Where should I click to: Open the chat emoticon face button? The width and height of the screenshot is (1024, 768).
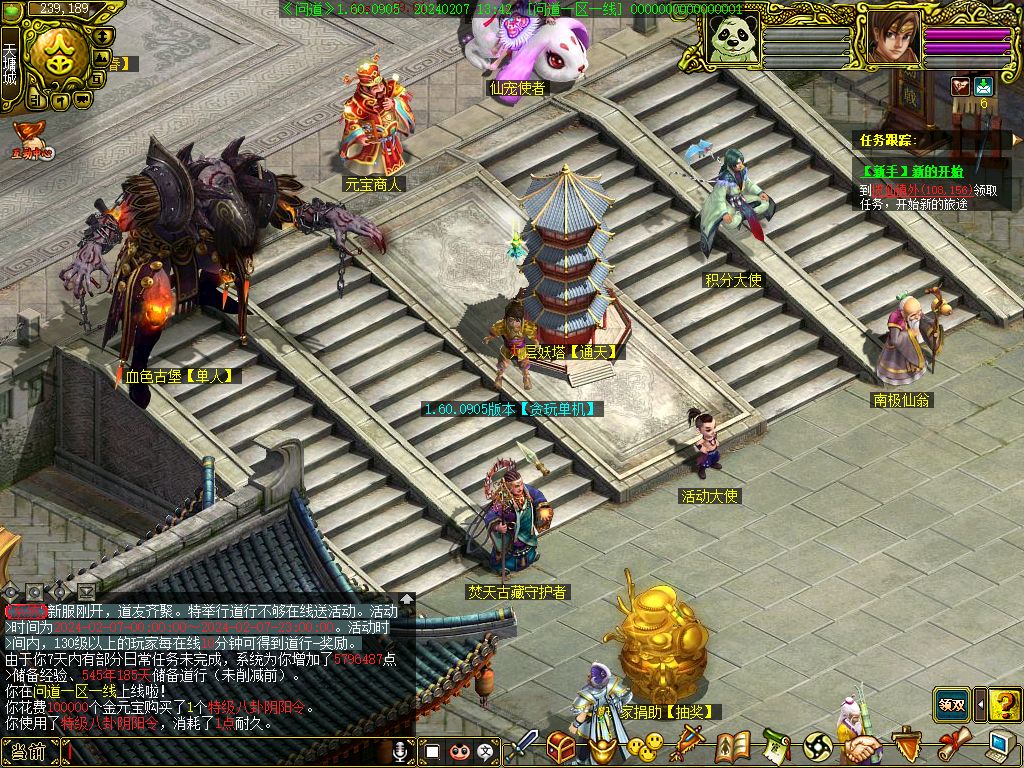pos(460,751)
